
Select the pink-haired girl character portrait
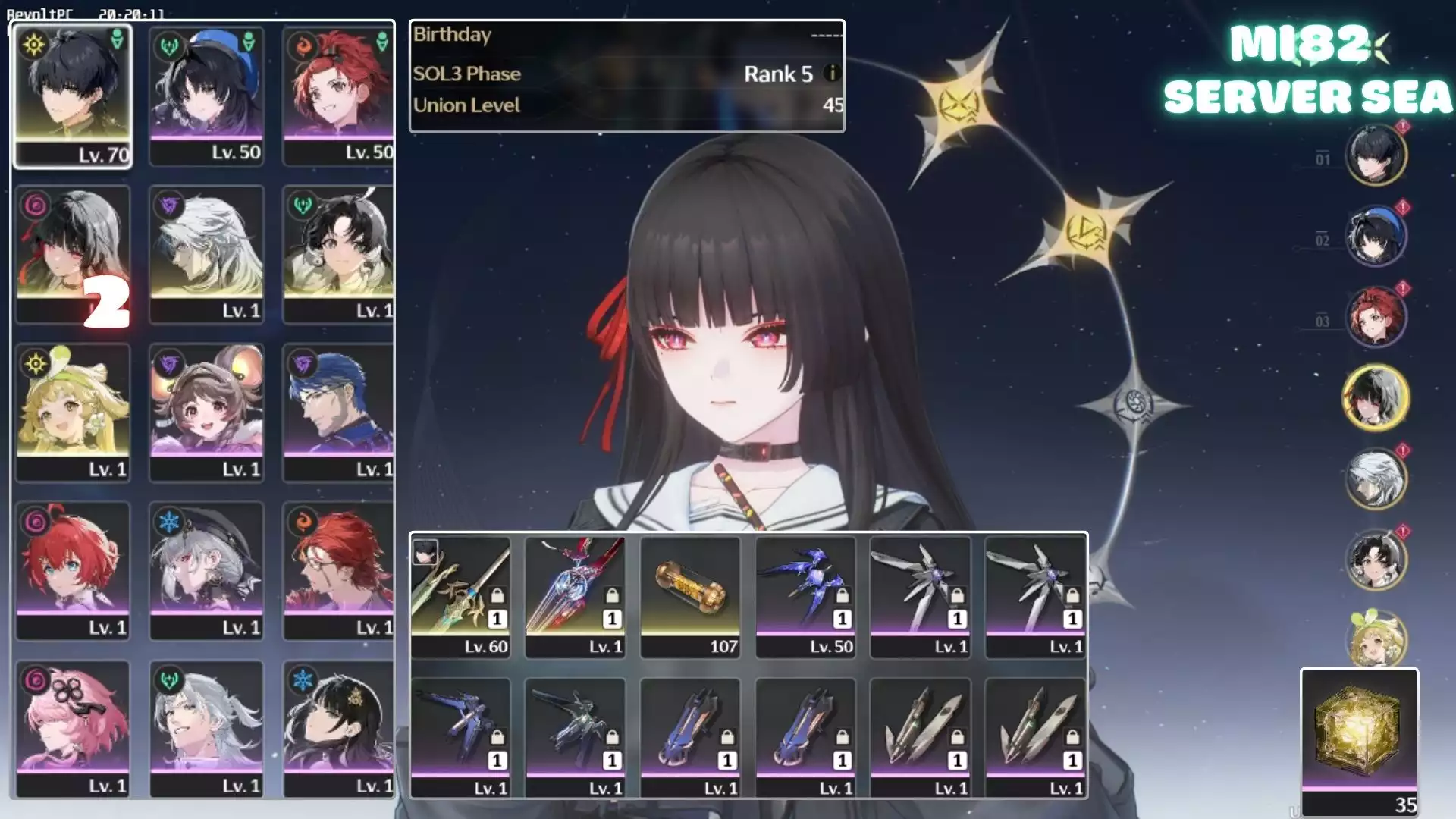pyautogui.click(x=73, y=728)
